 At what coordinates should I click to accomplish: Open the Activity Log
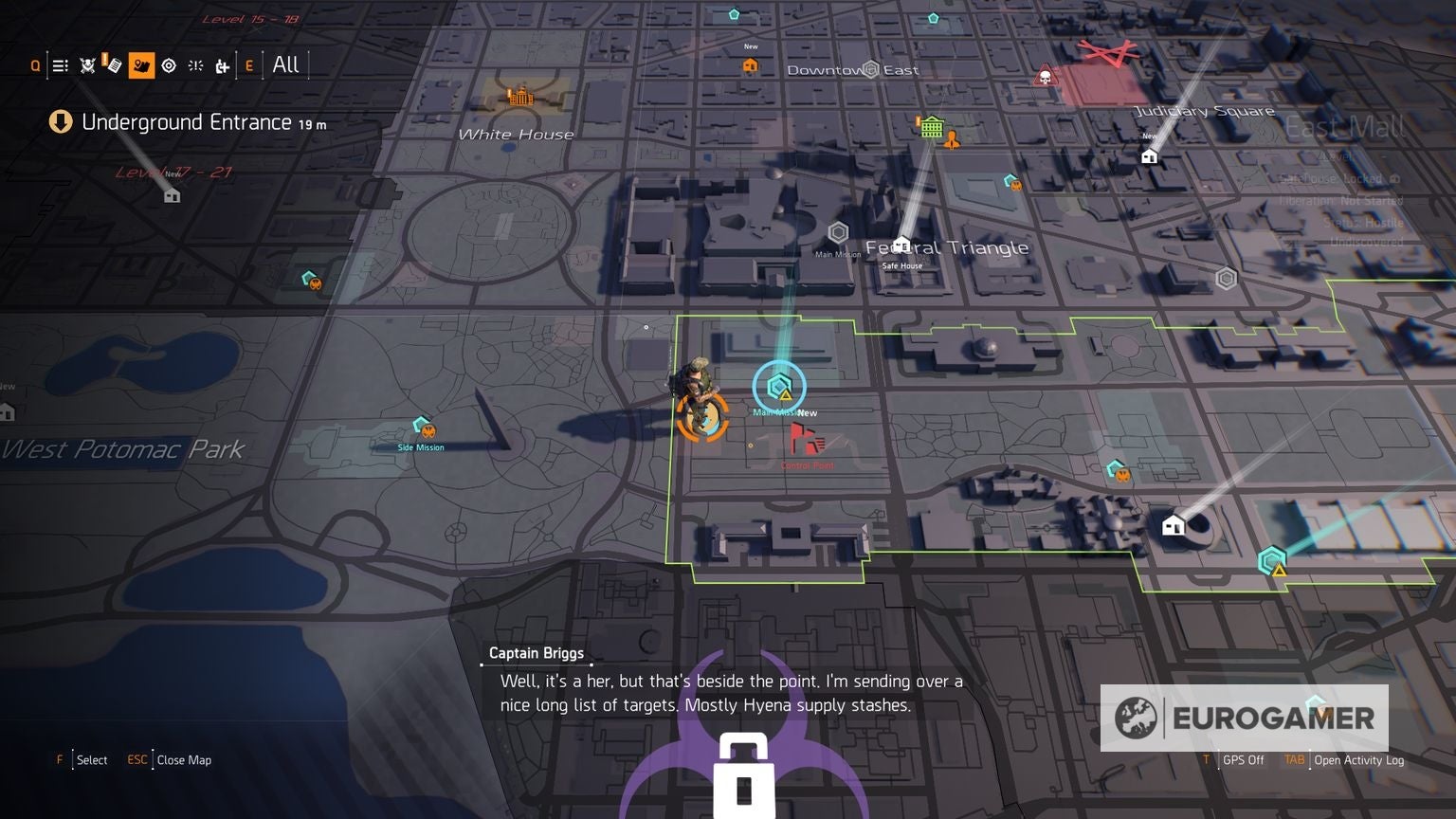coord(1359,759)
